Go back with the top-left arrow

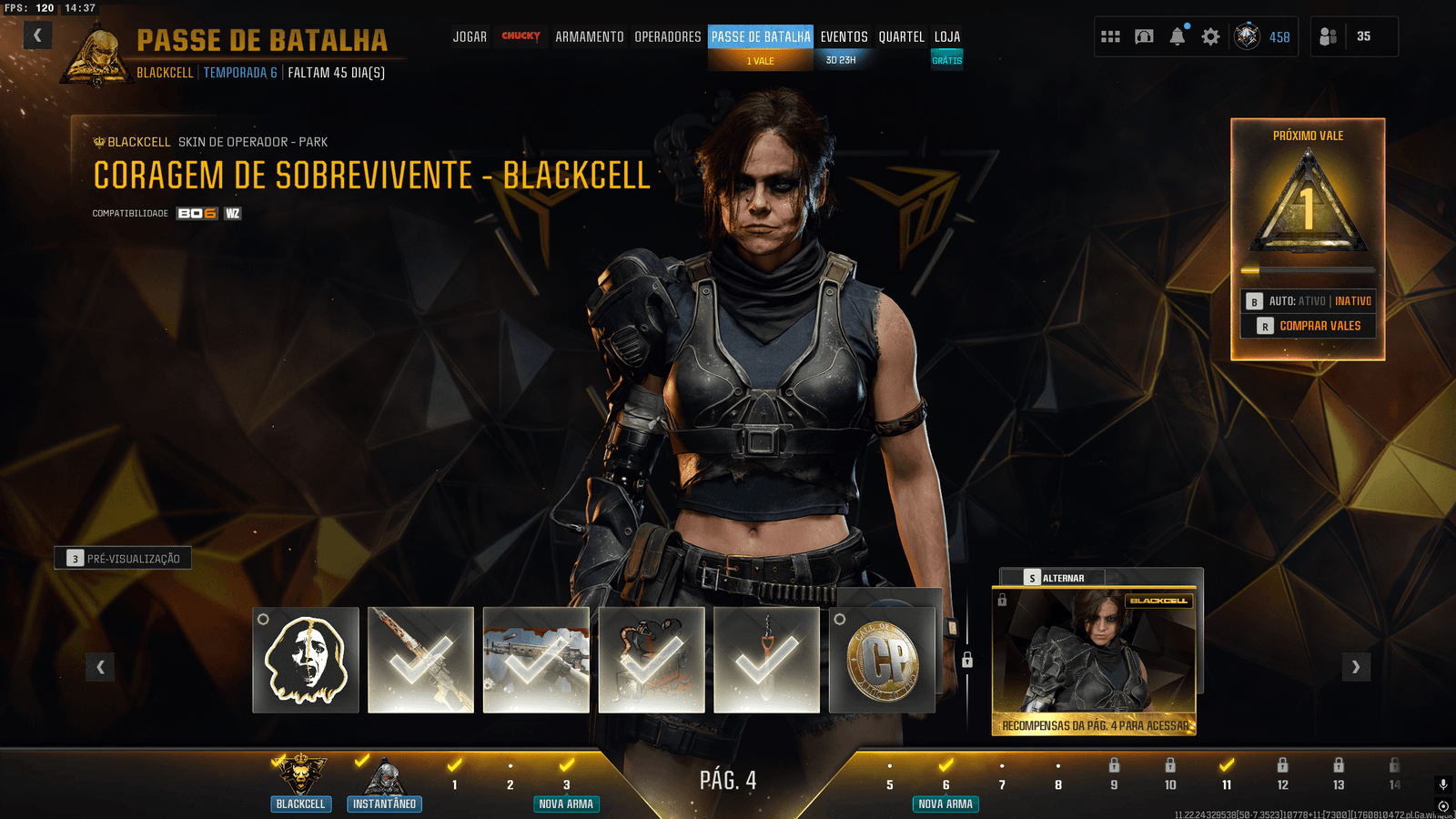click(x=37, y=35)
